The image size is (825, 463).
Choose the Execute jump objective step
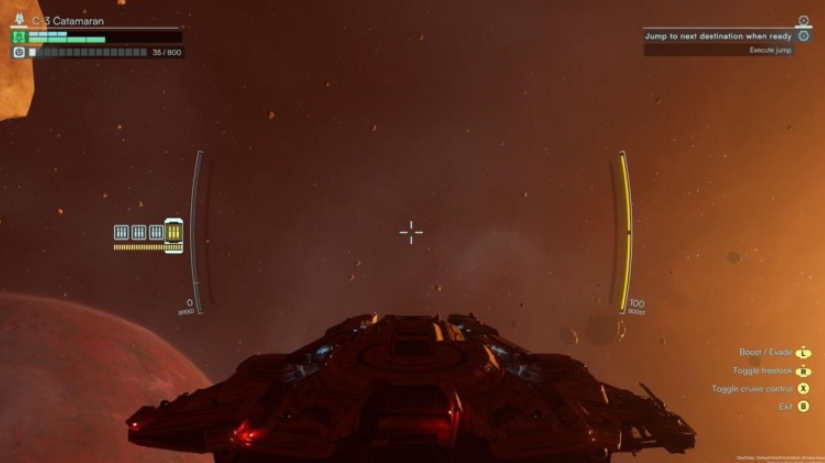[770, 50]
